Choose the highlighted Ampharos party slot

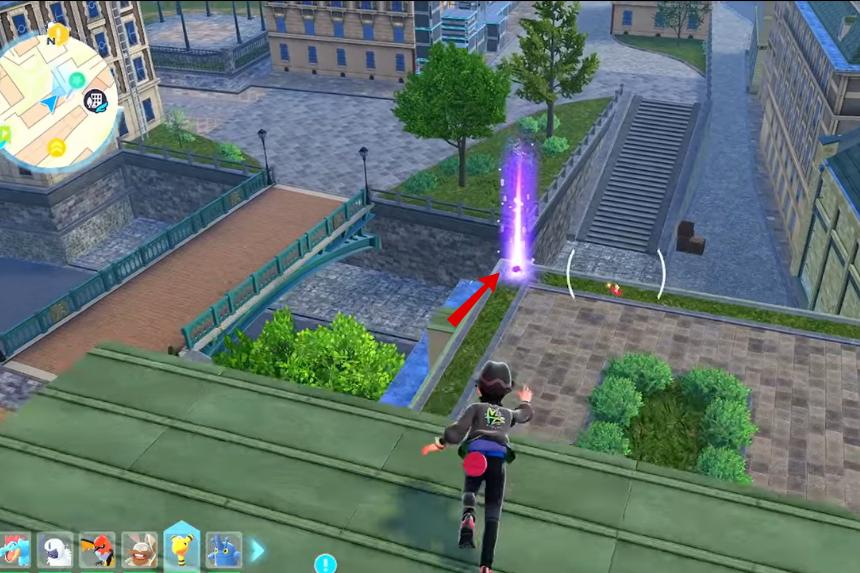(181, 548)
